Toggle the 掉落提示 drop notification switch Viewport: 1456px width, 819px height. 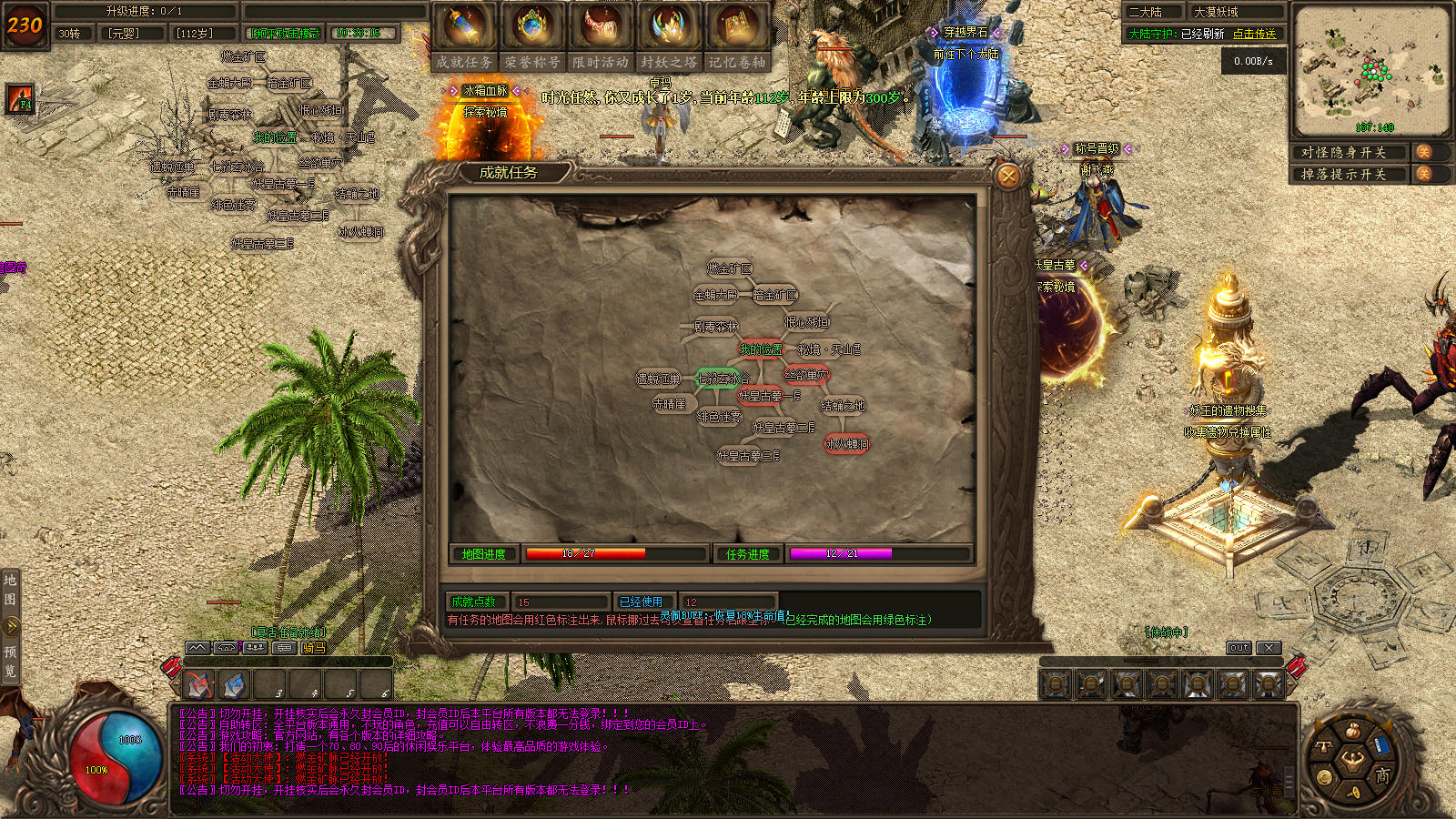pyautogui.click(x=1423, y=174)
